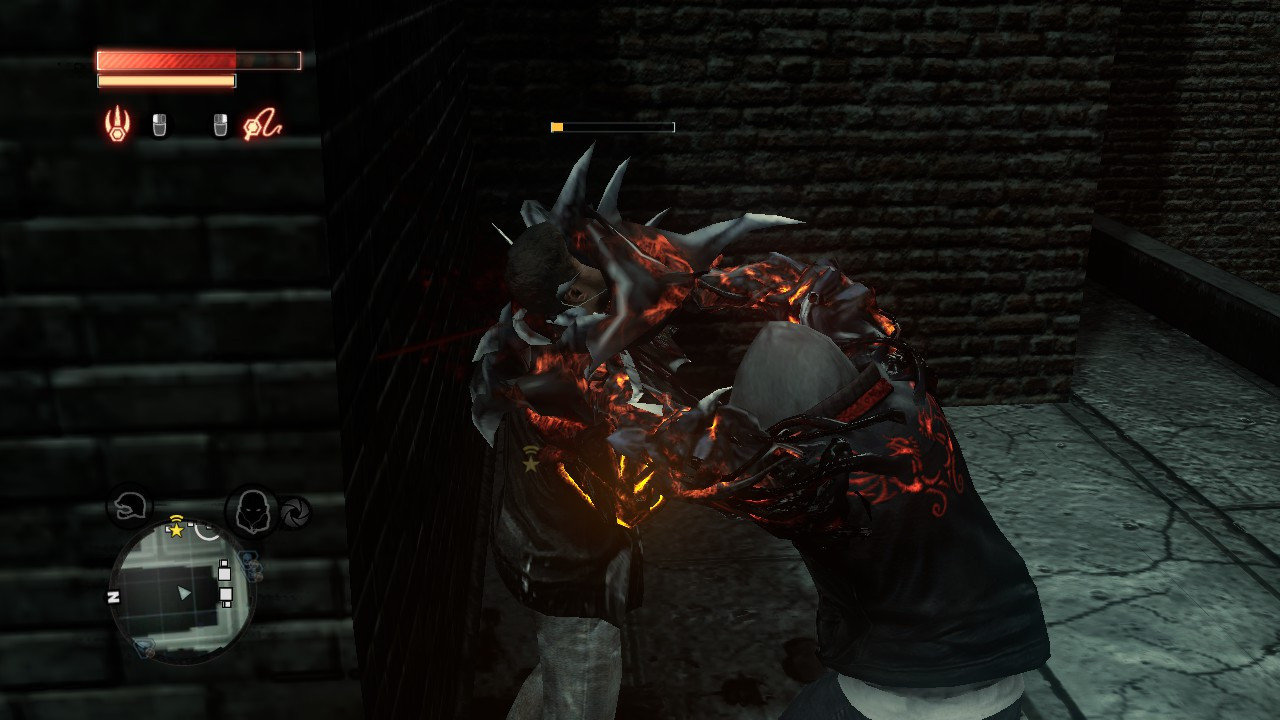Viewport: 1280px width, 720px height.
Task: Click the white building marker on the minimap
Action: pos(224,573)
